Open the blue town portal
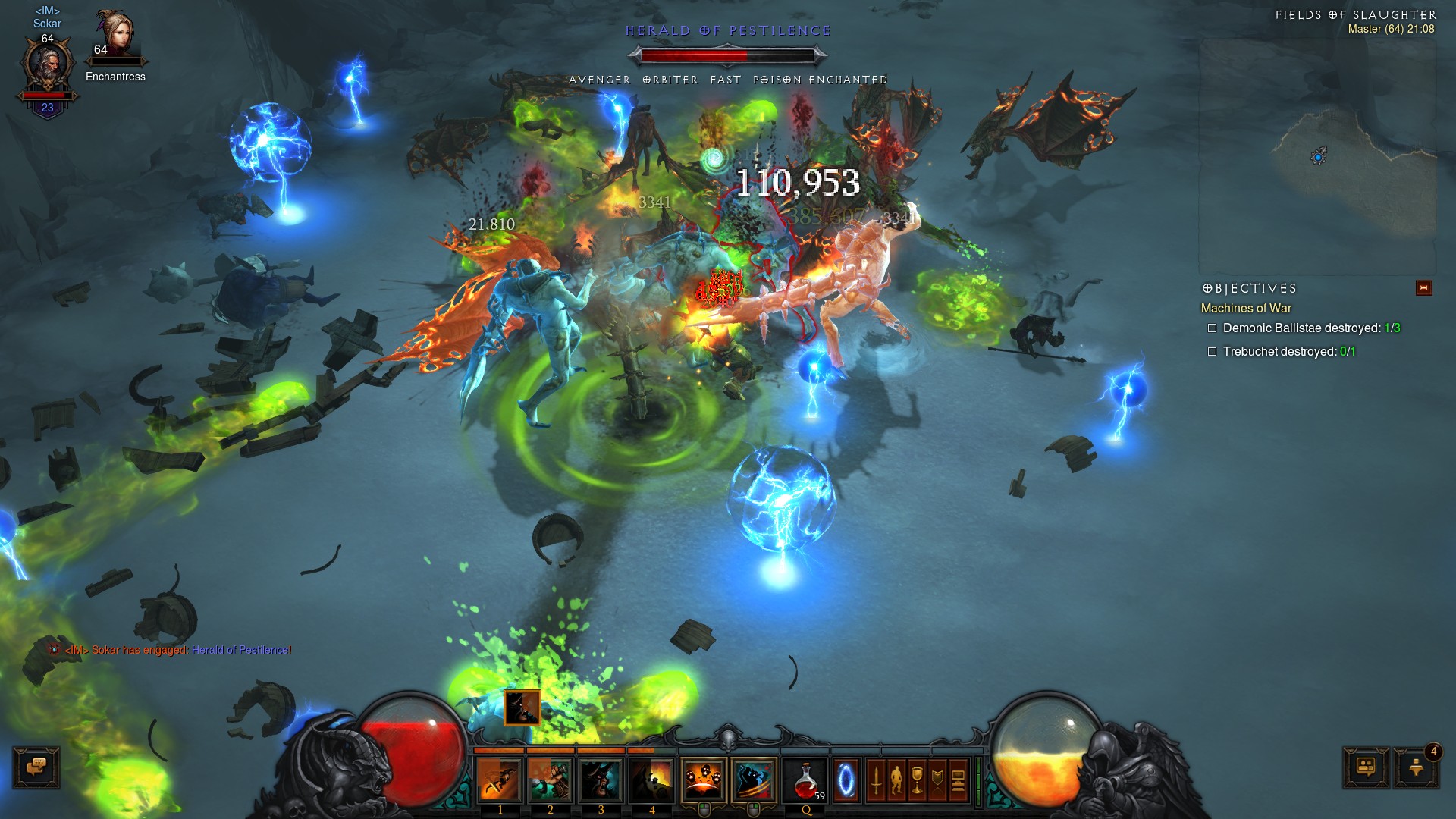This screenshot has width=1456, height=819. point(846,780)
